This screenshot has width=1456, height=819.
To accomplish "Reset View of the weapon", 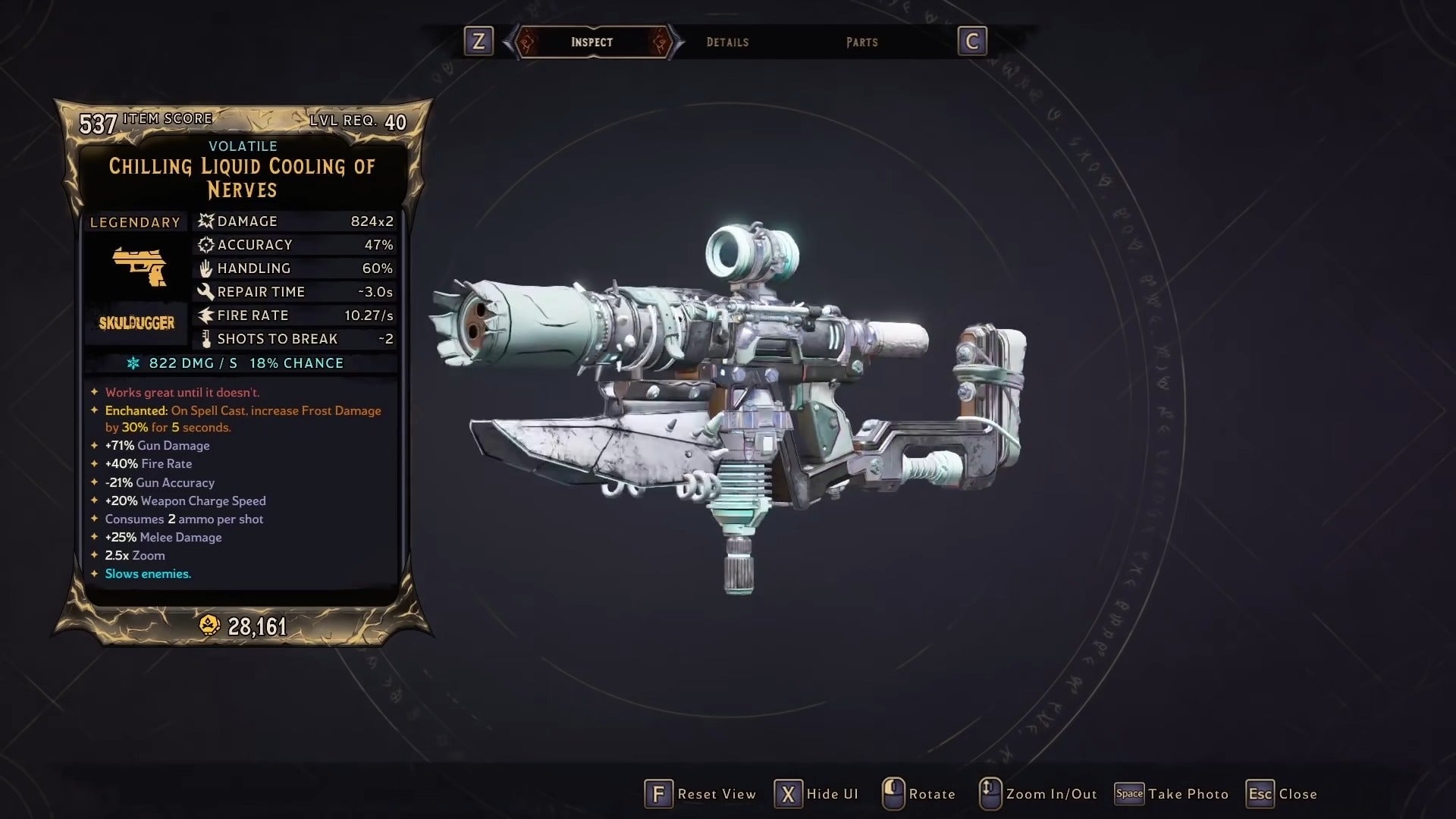I will [701, 794].
